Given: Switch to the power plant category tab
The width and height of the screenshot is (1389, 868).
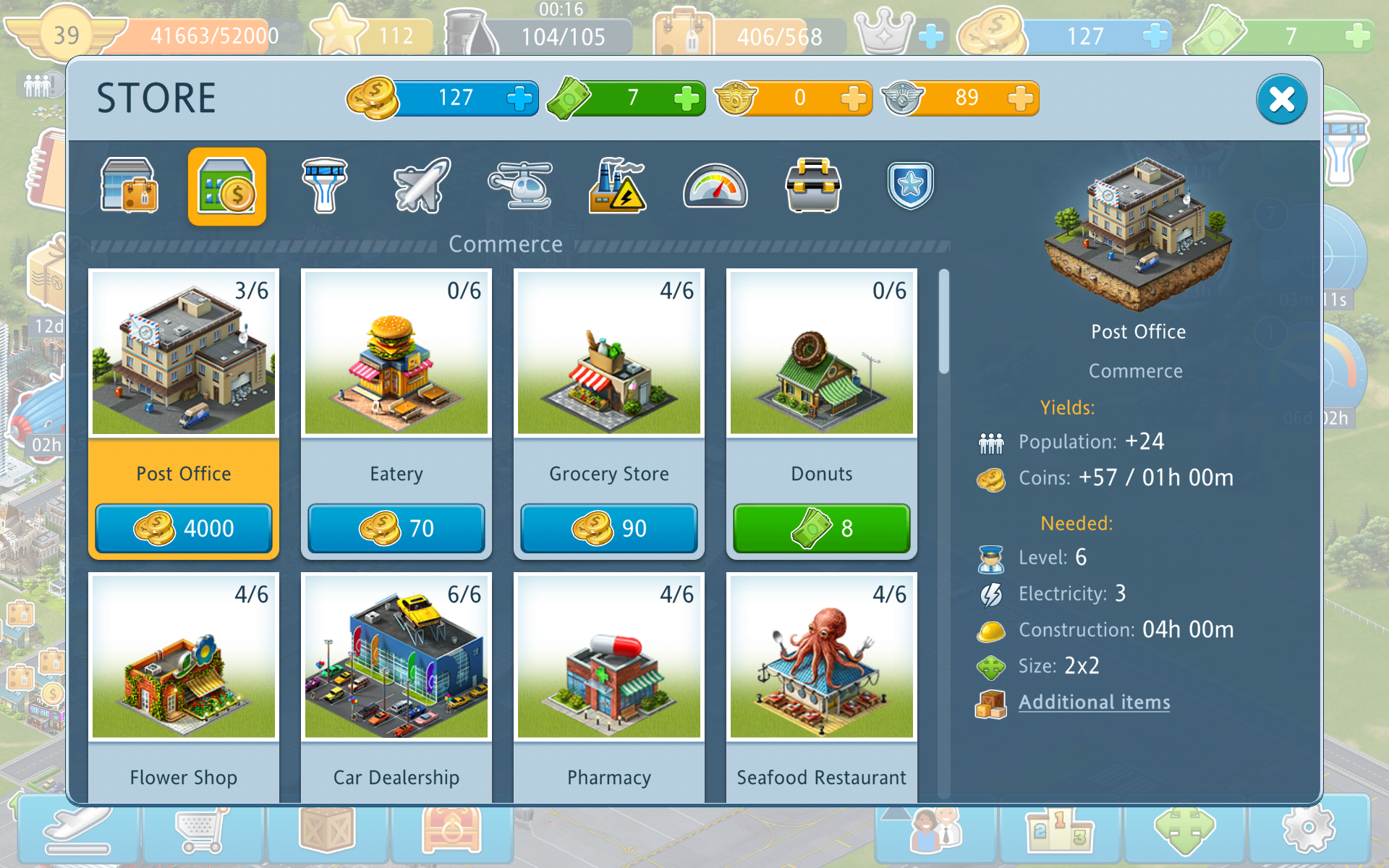Looking at the screenshot, I should coord(617,187).
